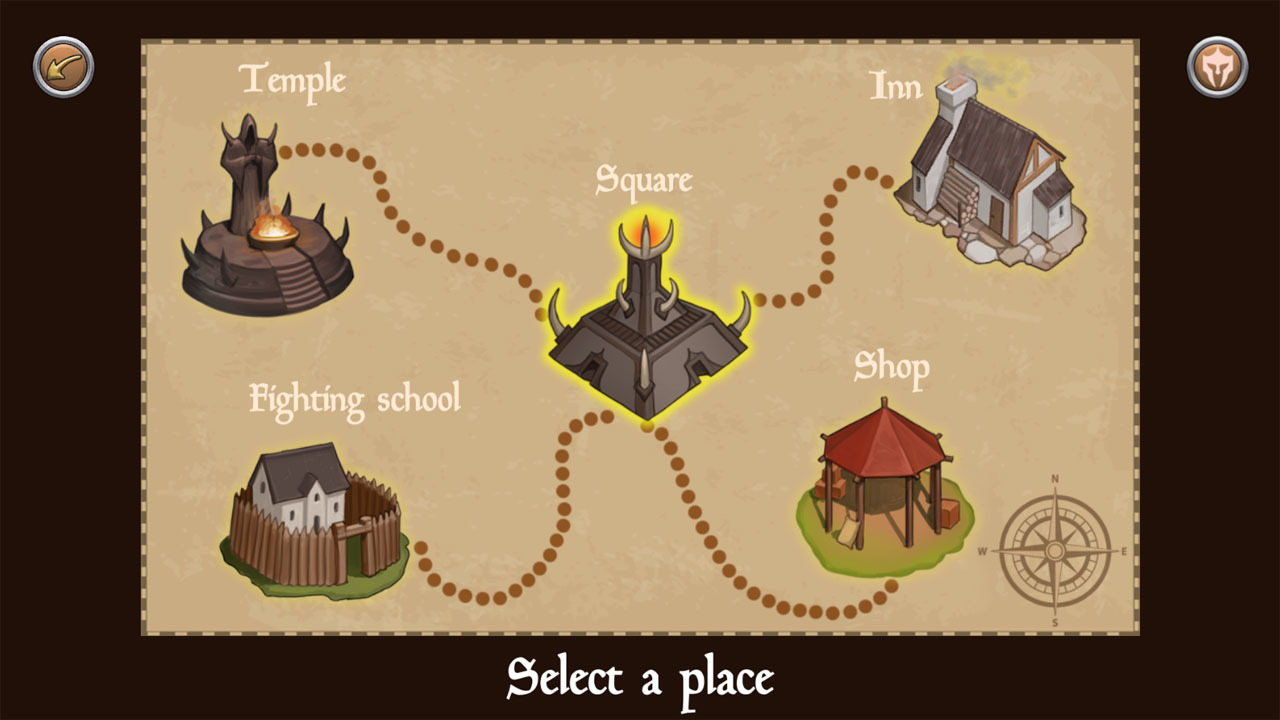Click the Shop label text
The height and width of the screenshot is (720, 1280).
tap(892, 366)
